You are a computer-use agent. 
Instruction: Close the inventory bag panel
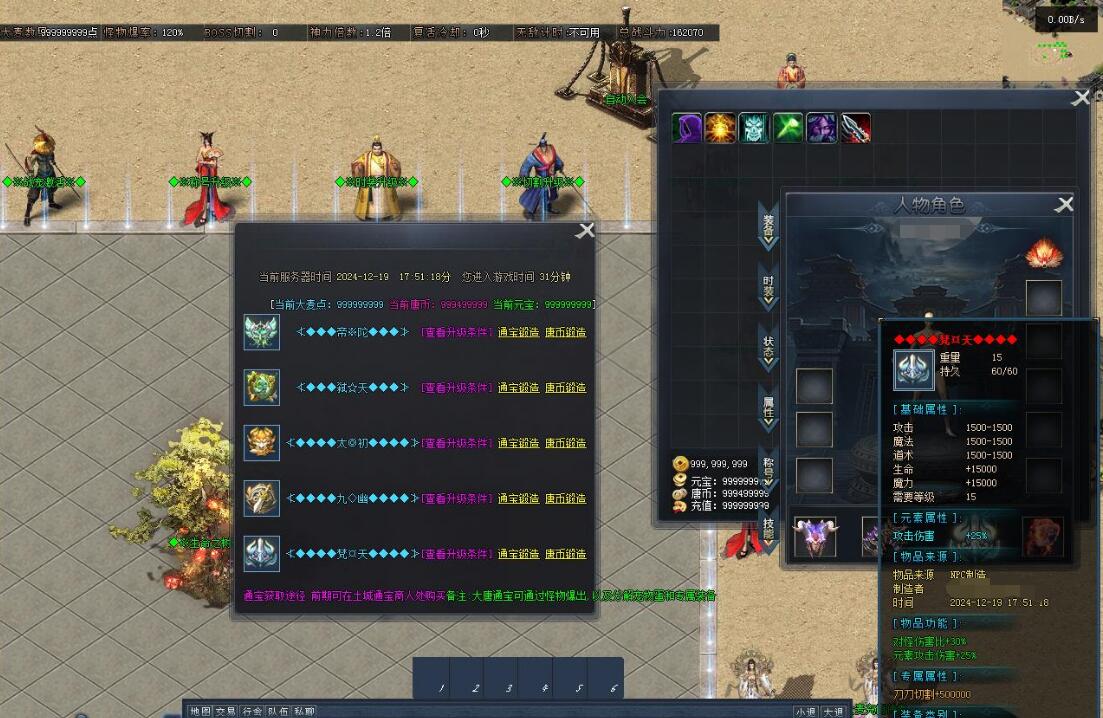point(1081,98)
